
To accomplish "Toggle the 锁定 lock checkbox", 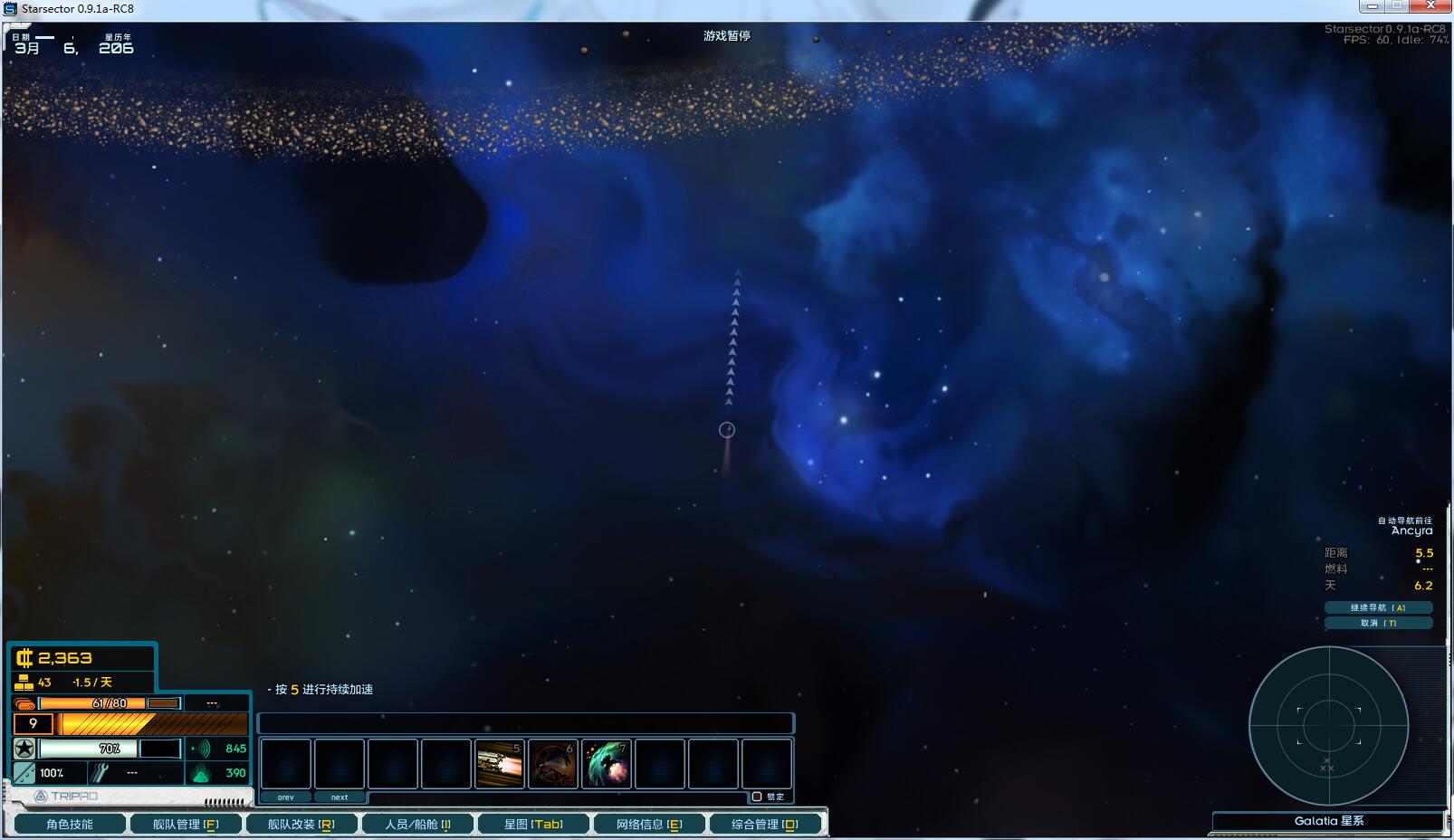I will 757,797.
